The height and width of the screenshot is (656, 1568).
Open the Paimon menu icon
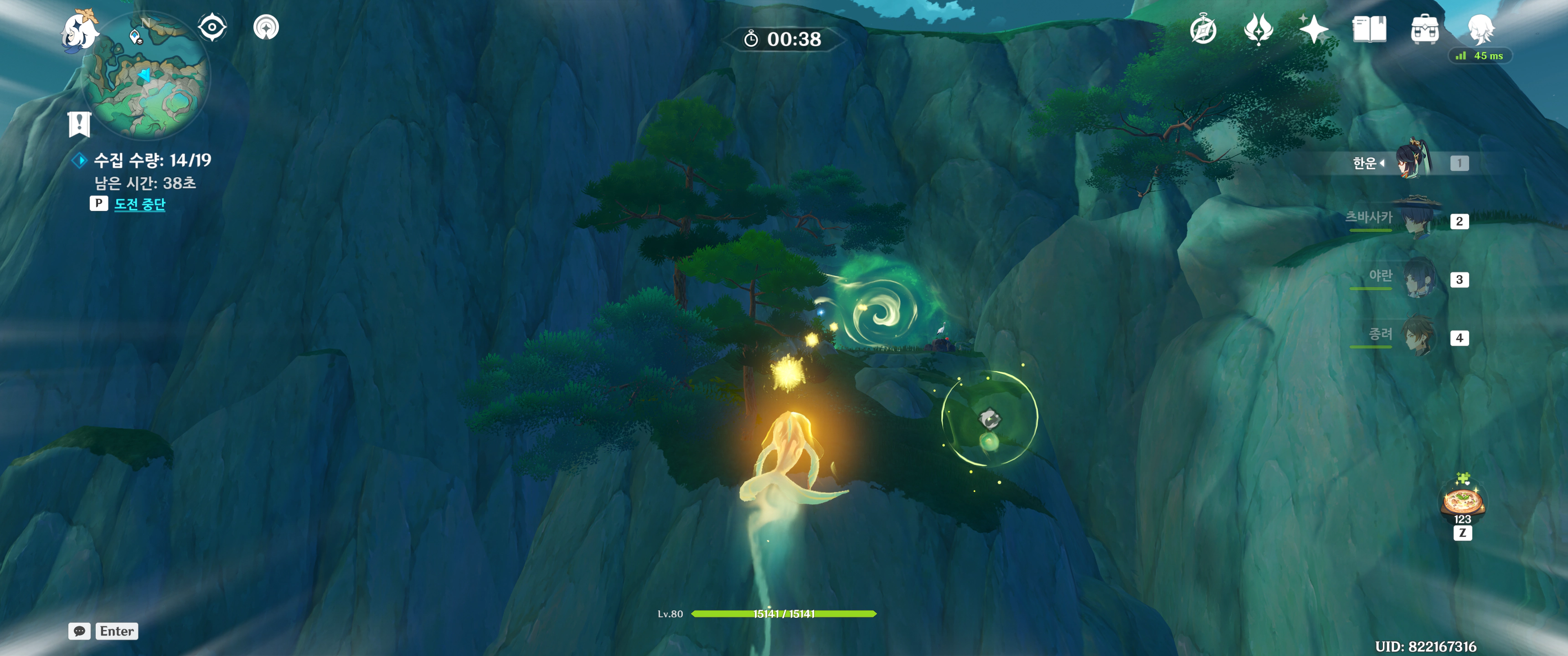(80, 31)
